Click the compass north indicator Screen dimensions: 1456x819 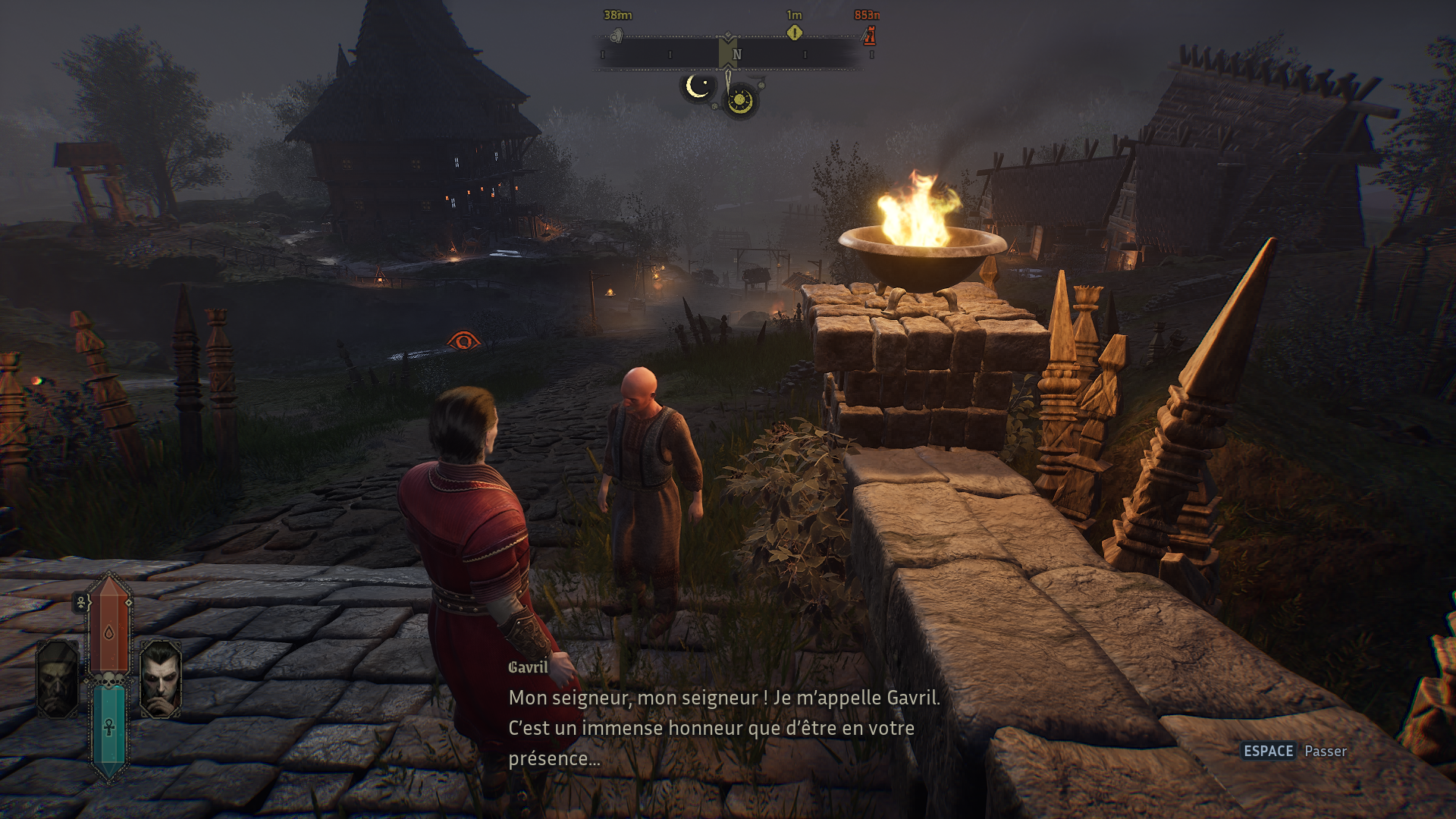click(x=736, y=55)
